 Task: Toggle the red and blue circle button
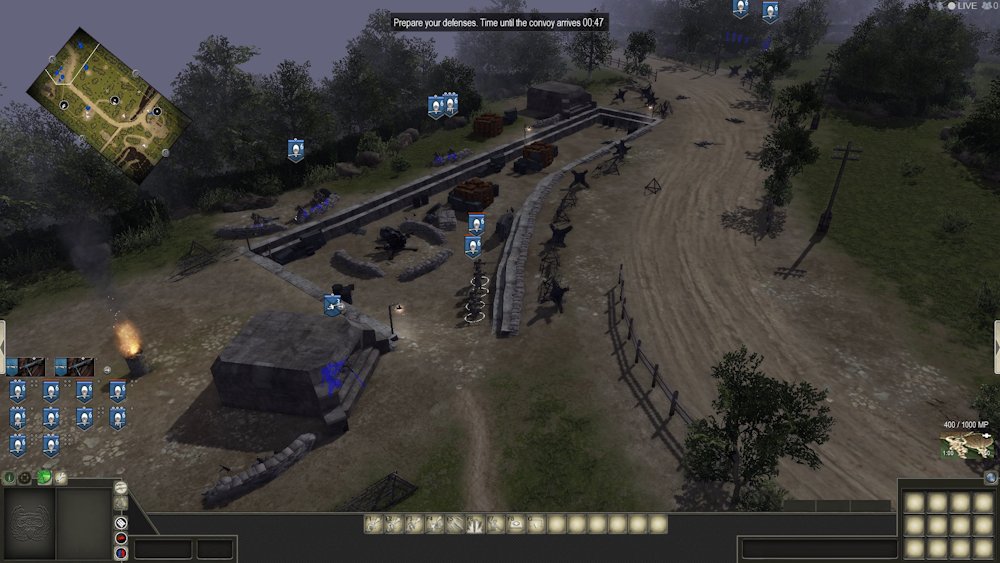pos(121,552)
